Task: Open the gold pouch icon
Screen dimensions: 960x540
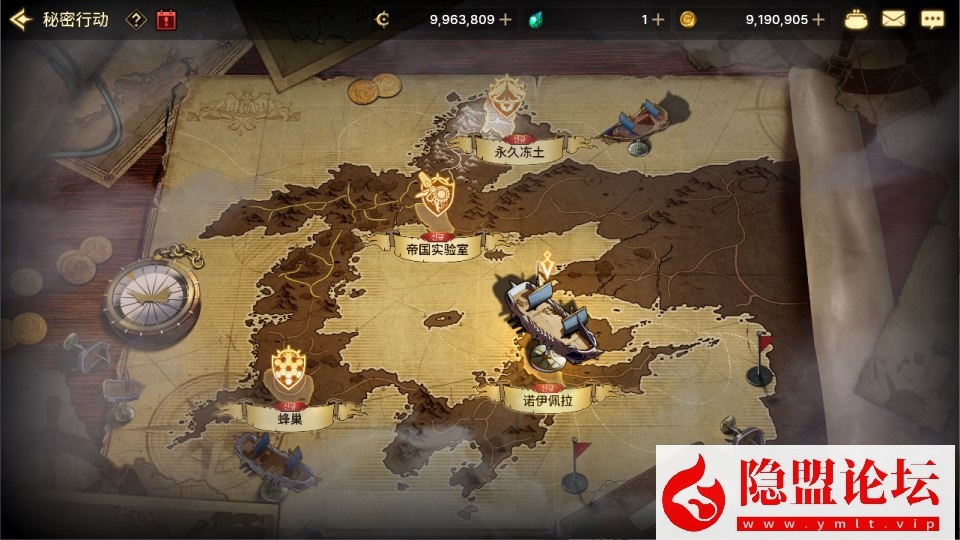Action: [857, 19]
